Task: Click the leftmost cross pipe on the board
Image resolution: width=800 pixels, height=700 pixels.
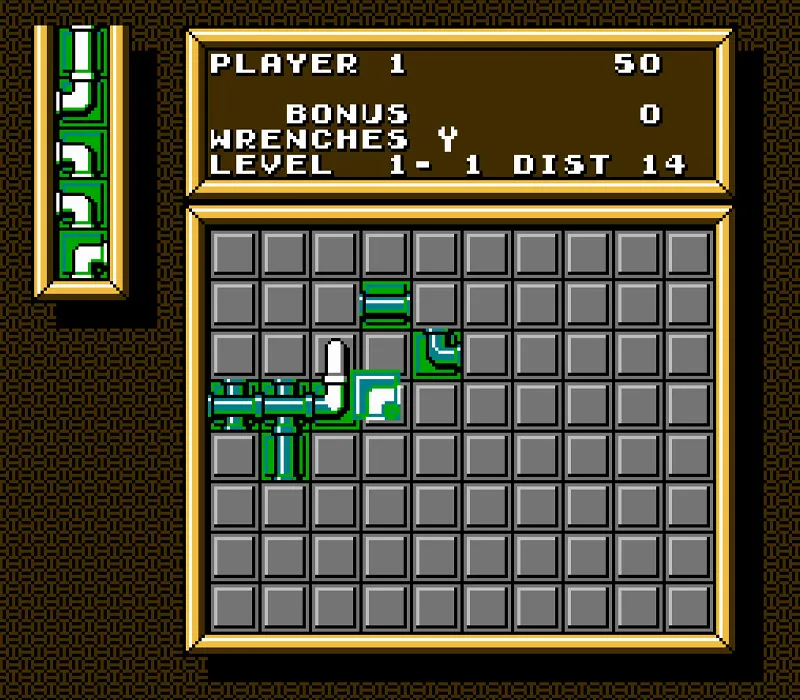Action: 233,404
